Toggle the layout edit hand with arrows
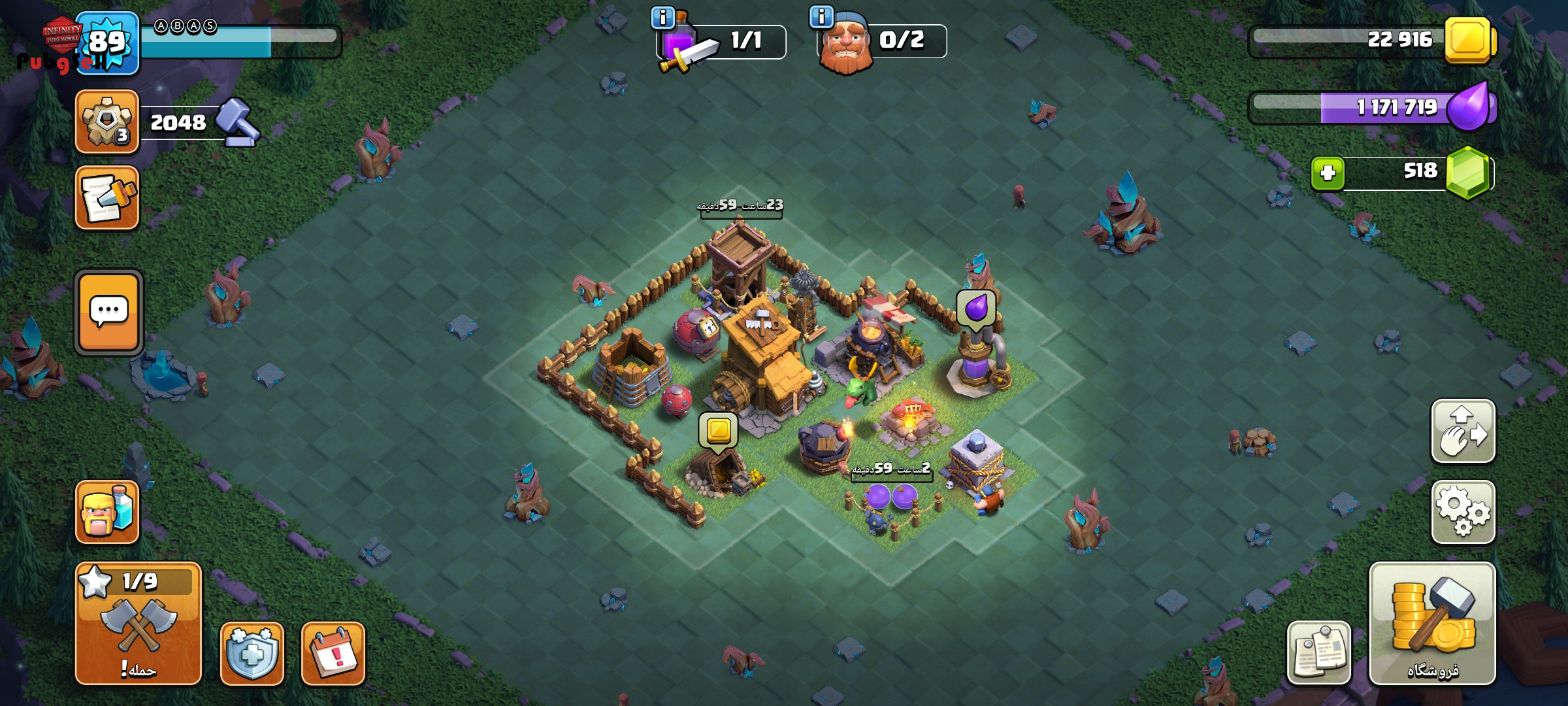 pos(1463,431)
